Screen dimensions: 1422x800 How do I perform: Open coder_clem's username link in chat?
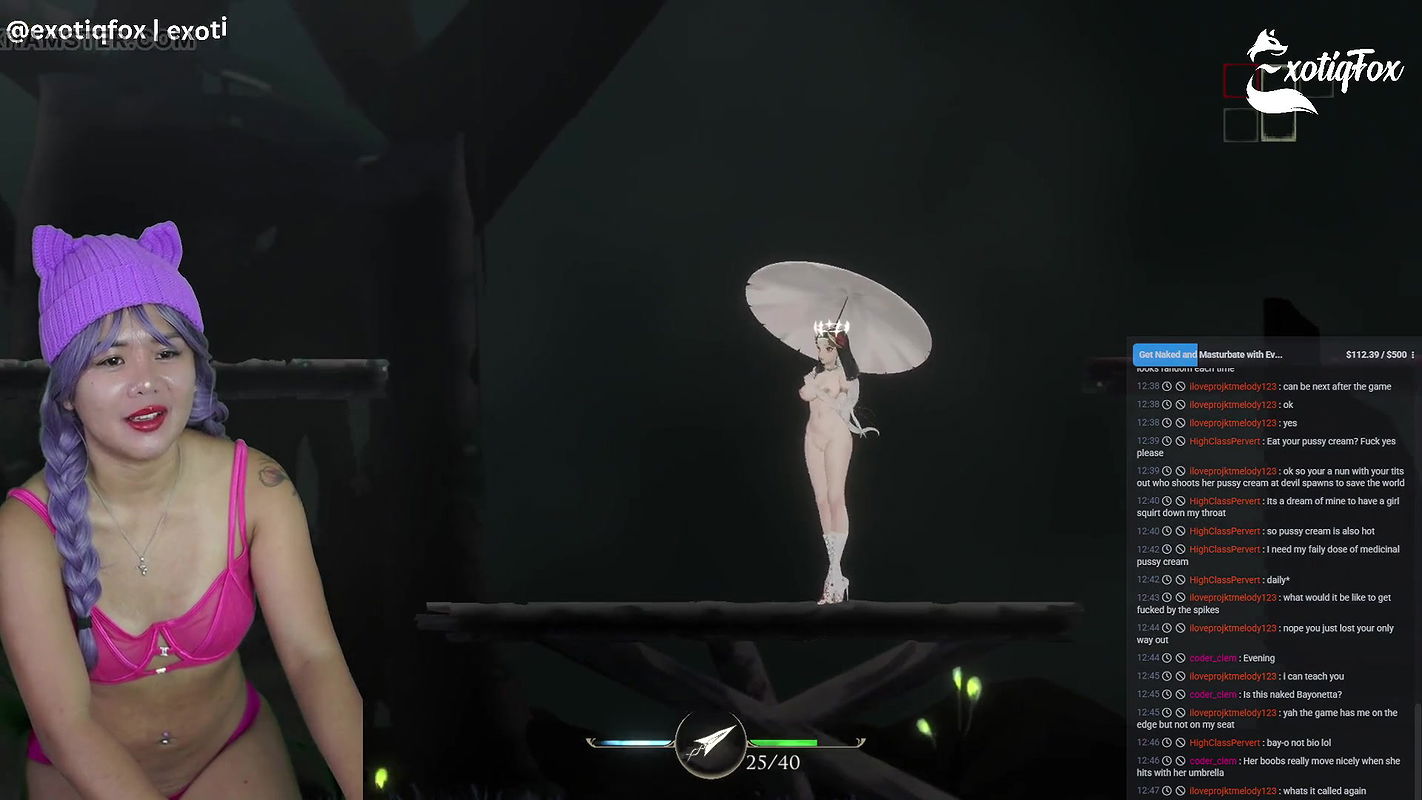point(1212,658)
